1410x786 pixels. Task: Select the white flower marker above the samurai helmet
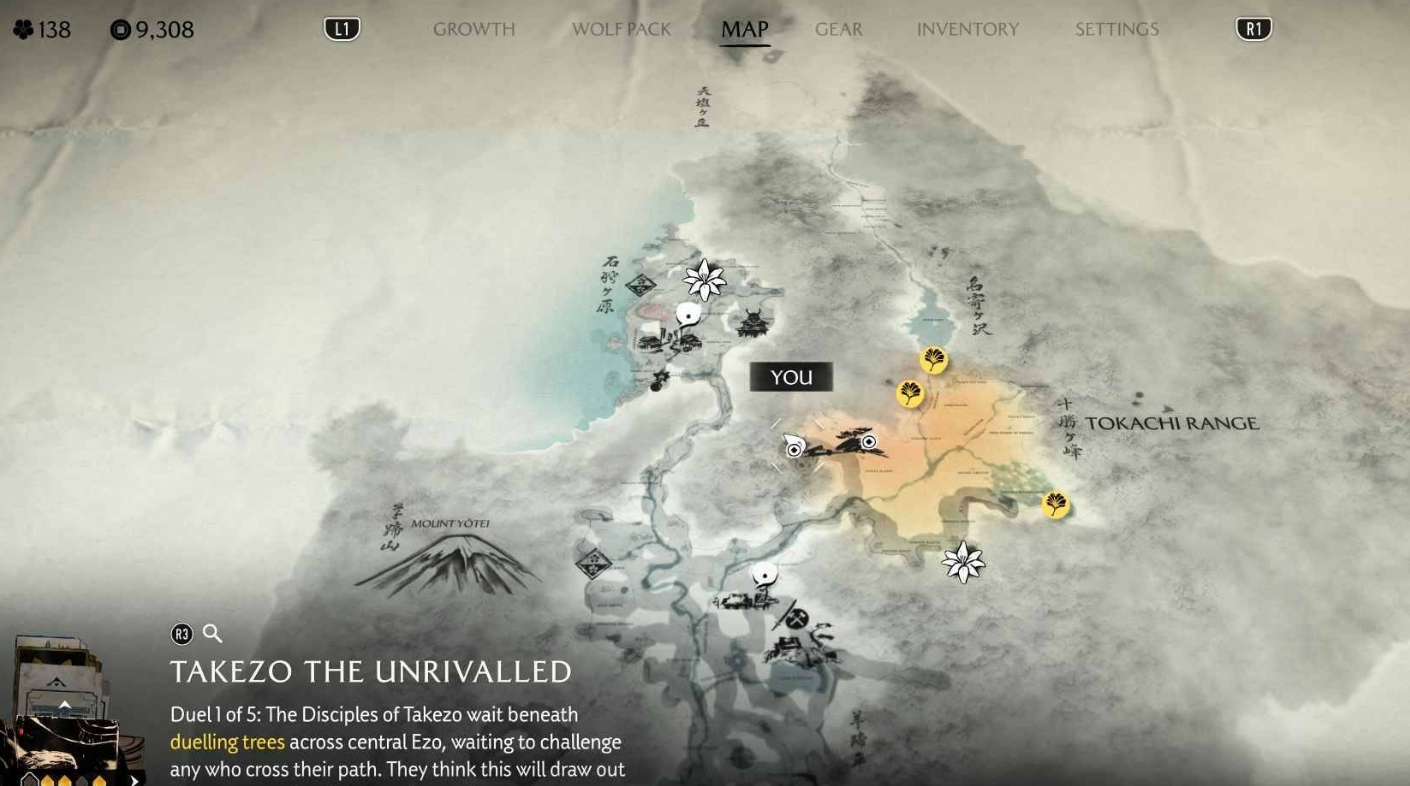[704, 280]
